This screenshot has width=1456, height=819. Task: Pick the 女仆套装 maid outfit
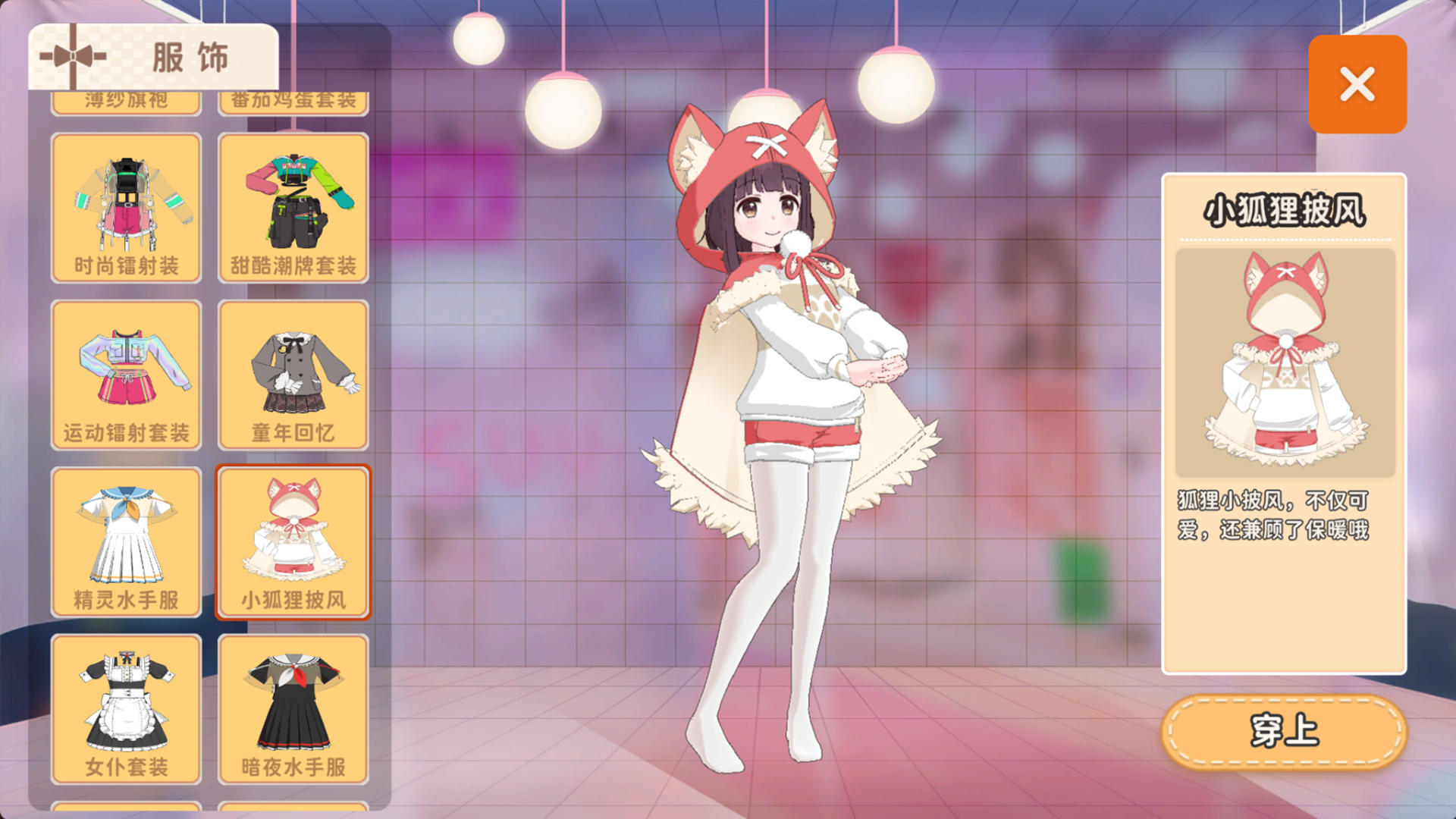(x=126, y=708)
